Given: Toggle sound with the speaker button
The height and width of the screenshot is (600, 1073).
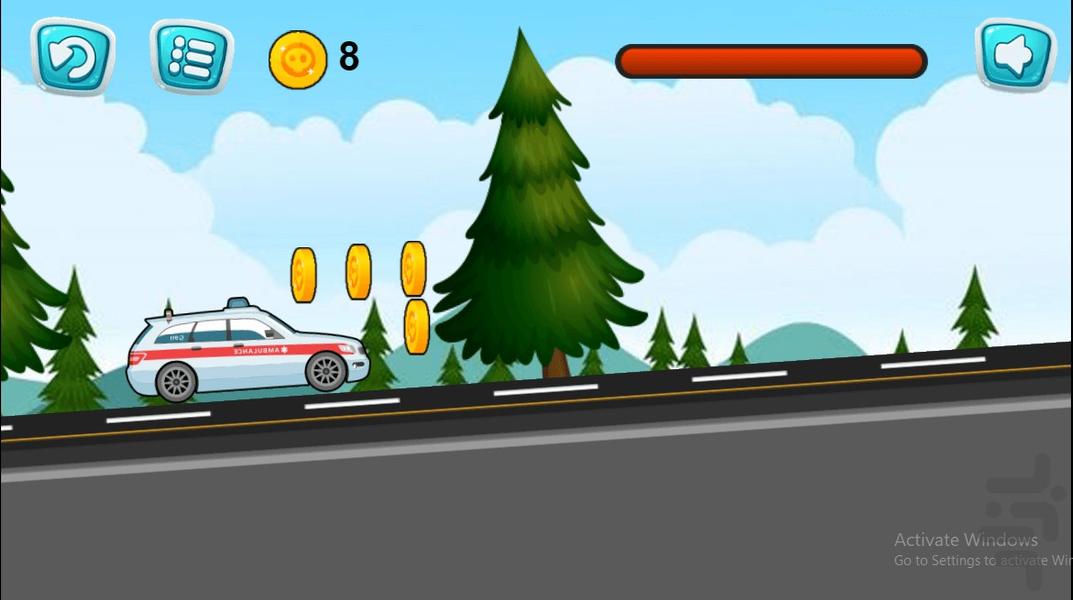Looking at the screenshot, I should point(1015,57).
